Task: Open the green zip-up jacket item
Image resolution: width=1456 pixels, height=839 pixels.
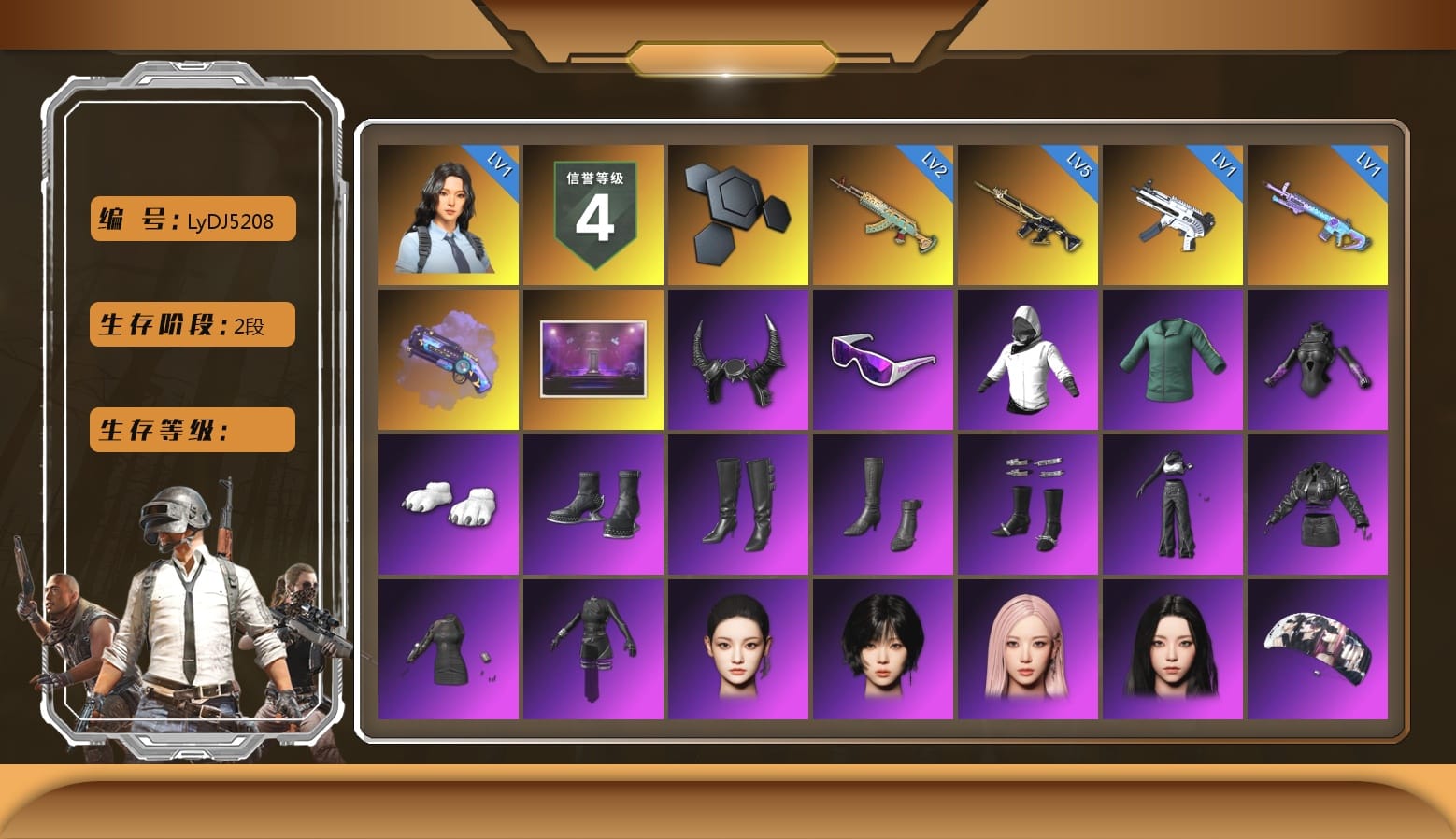Action: 1175,360
